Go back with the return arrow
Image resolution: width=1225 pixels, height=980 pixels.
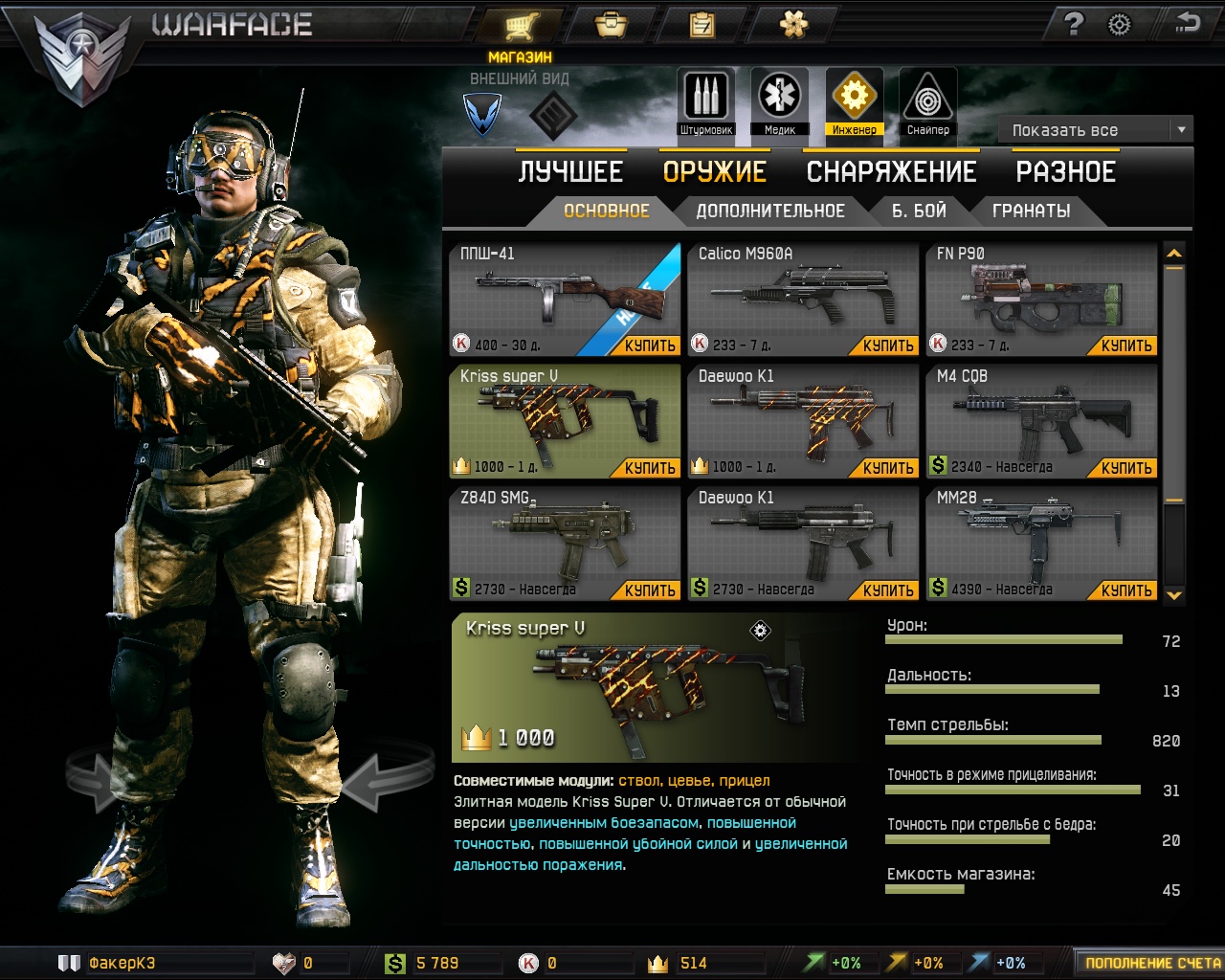pos(1187,23)
